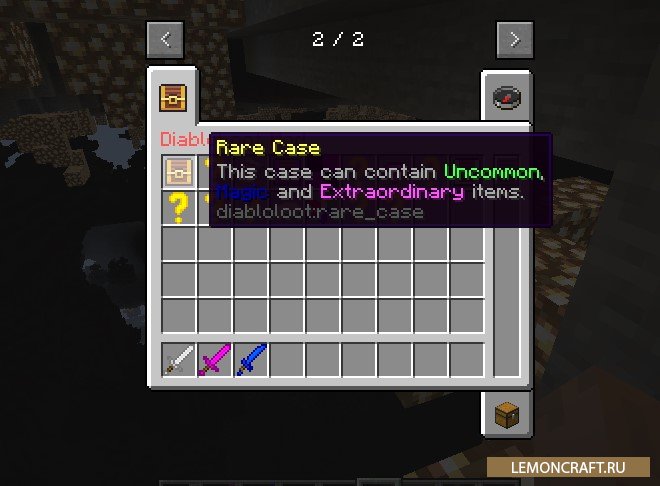Advance to the next creative tab page
Screen dimensions: 660x486
point(514,40)
